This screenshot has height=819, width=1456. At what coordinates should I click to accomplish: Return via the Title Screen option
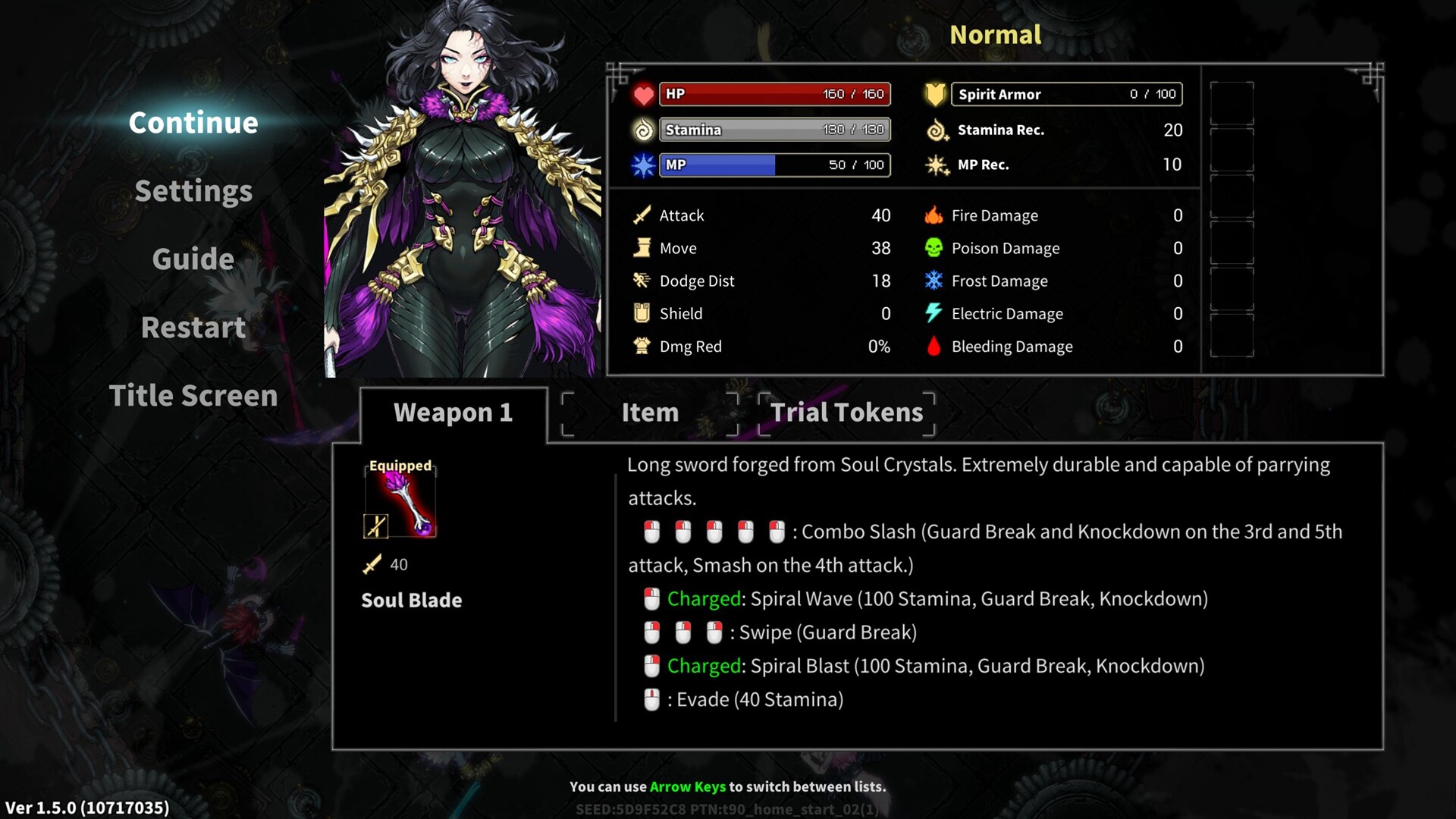point(193,395)
